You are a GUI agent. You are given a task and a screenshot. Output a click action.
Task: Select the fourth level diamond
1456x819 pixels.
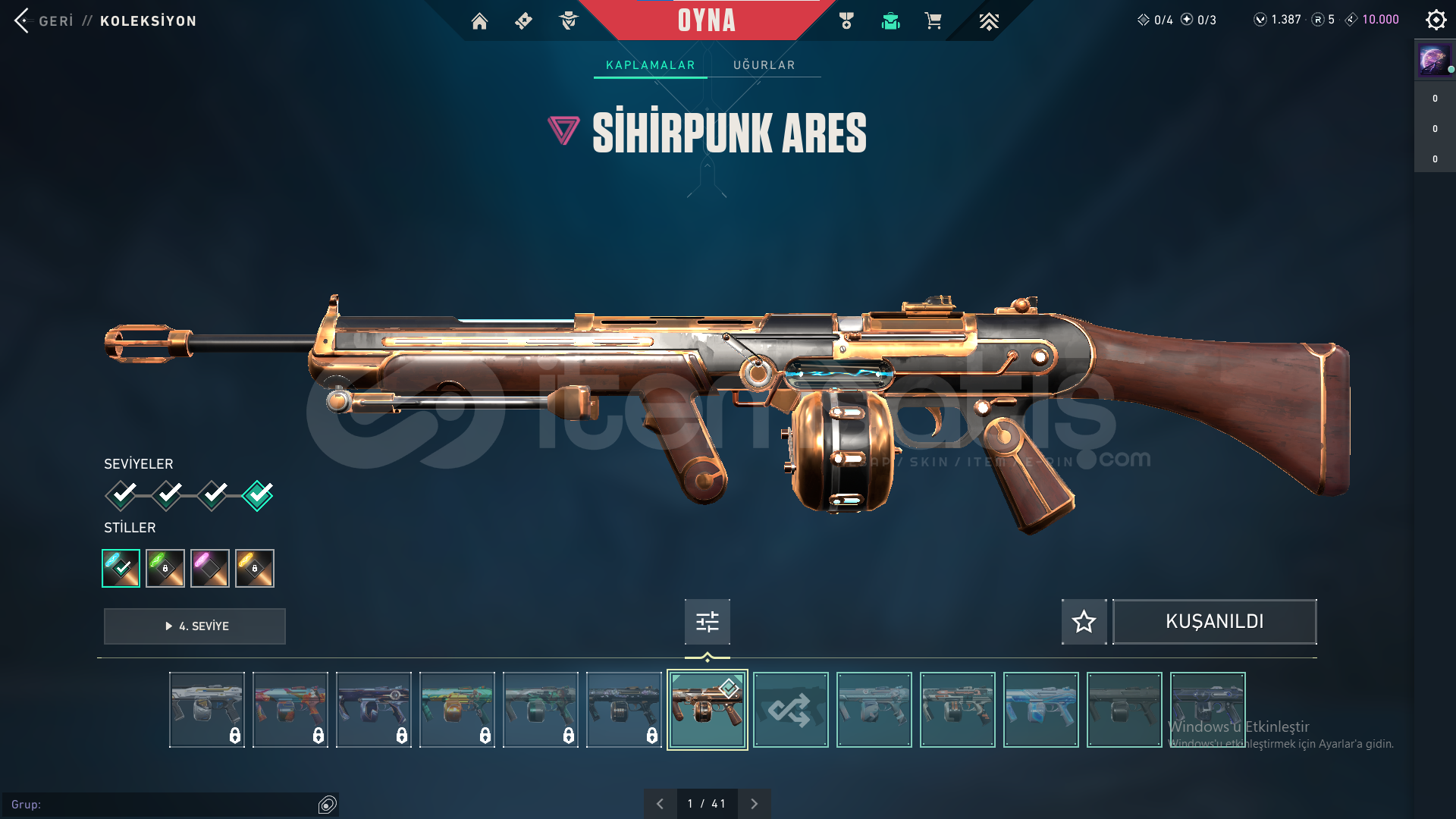pos(257,495)
